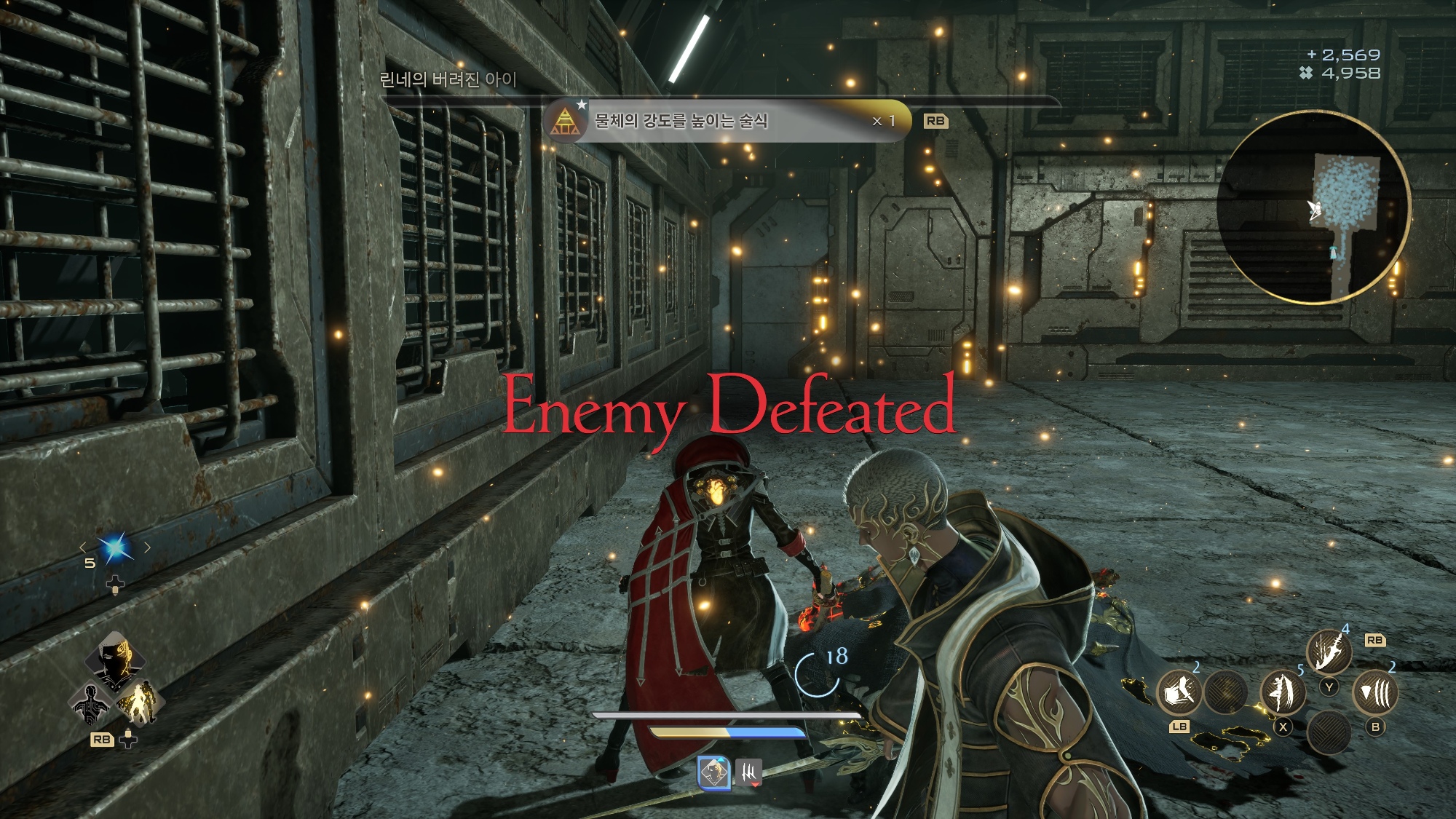Activate the shield strike skill icon
The width and height of the screenshot is (1456, 819).
[1179, 692]
